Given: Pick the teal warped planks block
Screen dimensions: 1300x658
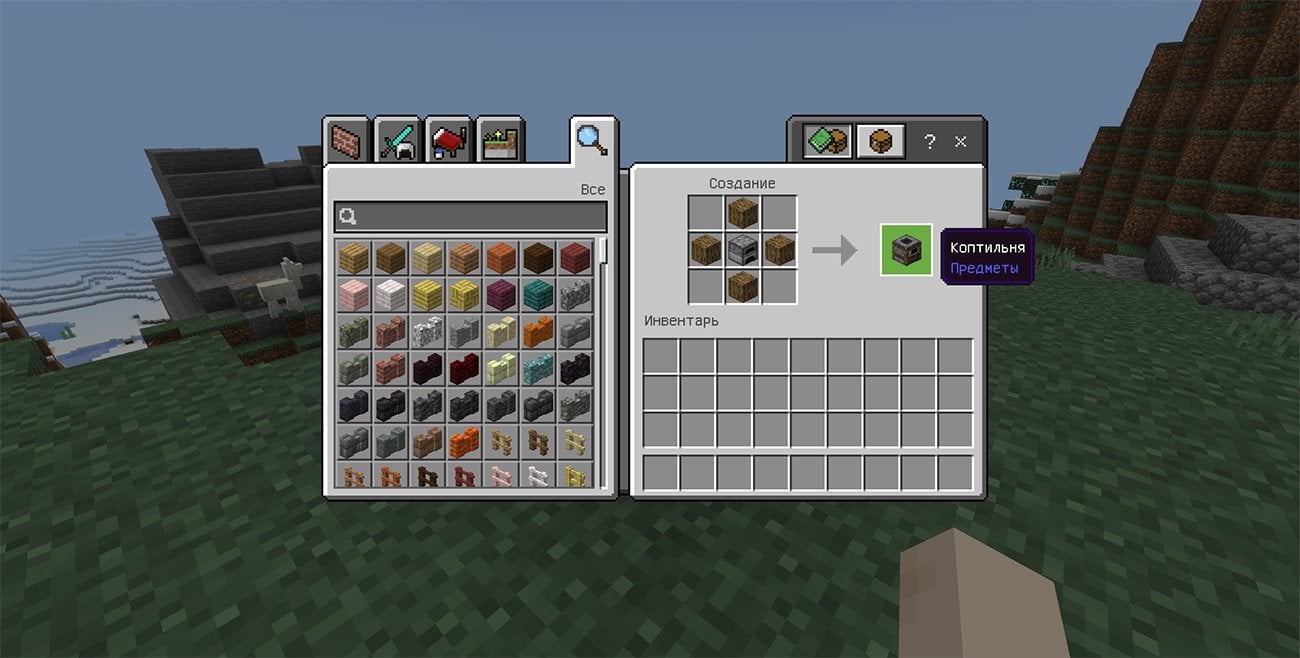Looking at the screenshot, I should 538,295.
